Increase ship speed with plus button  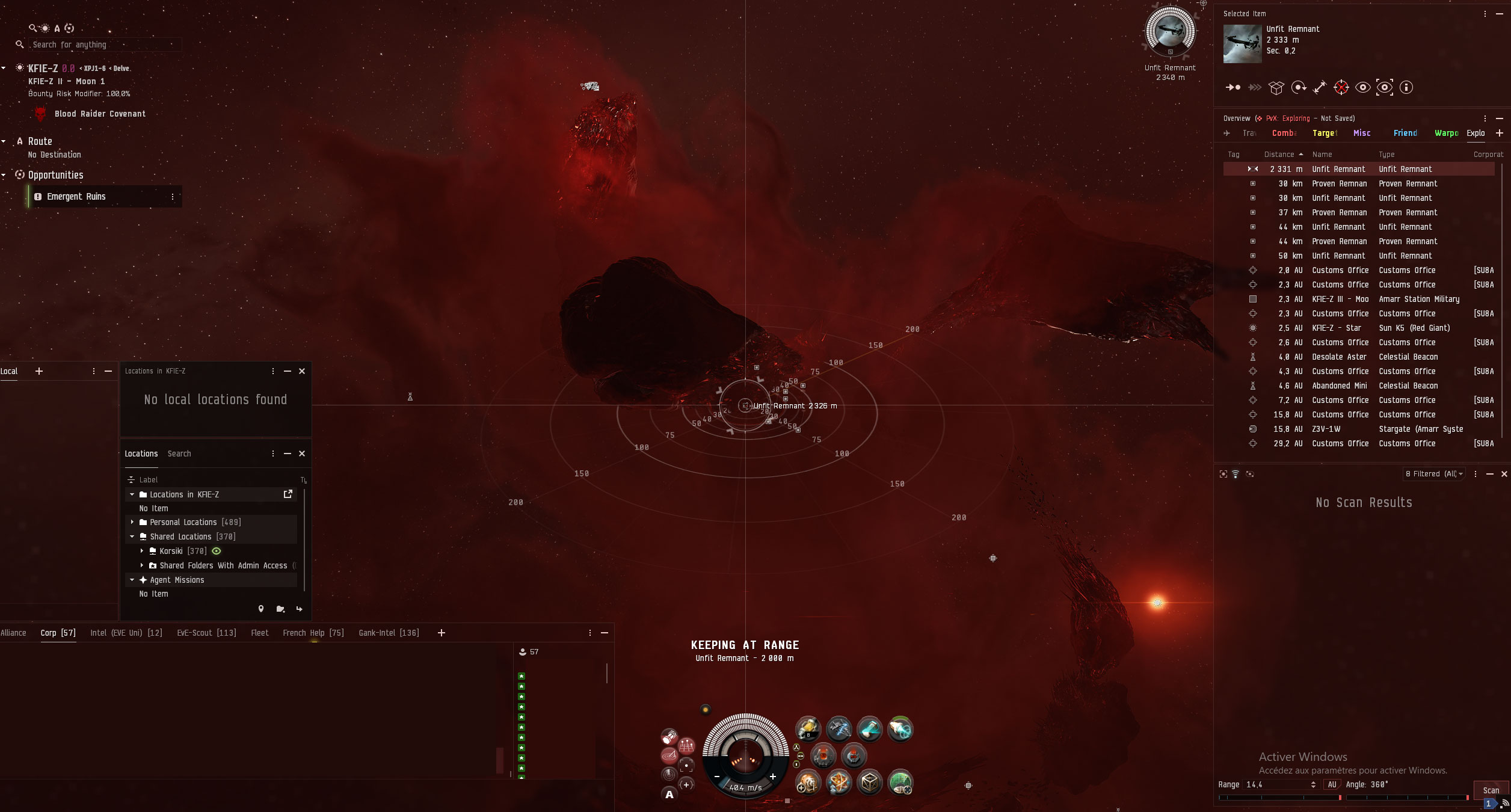(773, 777)
